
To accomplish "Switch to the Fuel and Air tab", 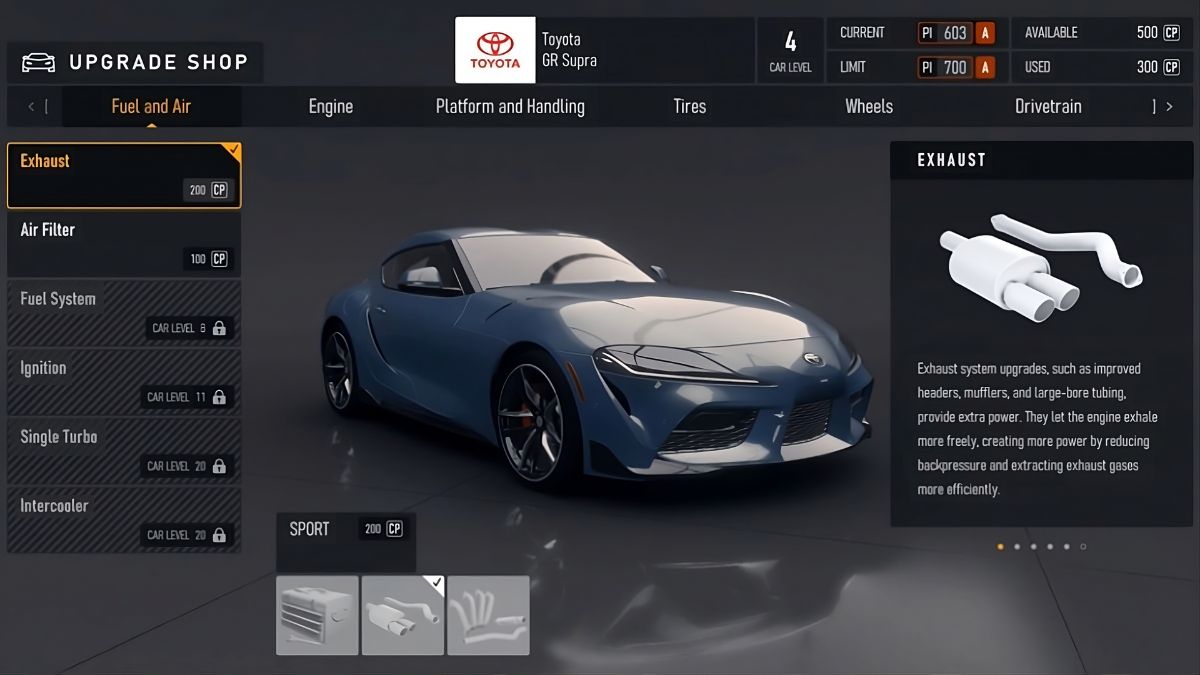I will pos(151,107).
